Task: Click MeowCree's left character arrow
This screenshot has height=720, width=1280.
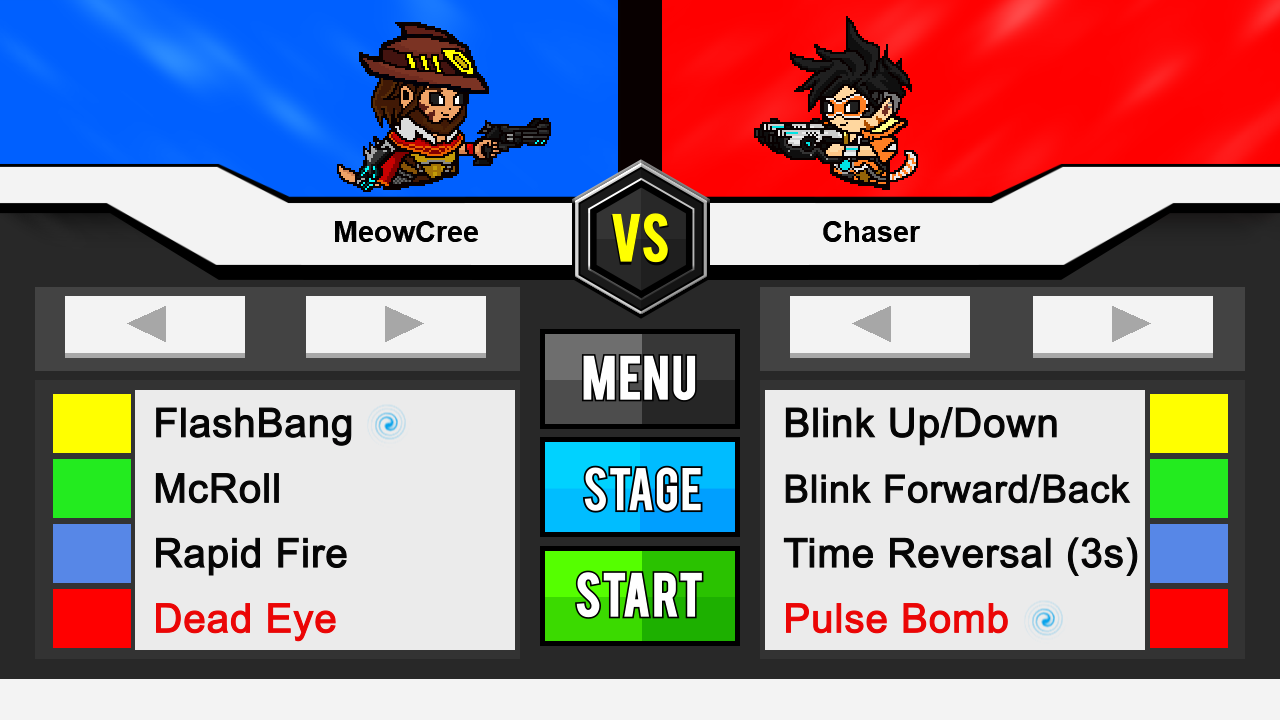Action: pyautogui.click(x=154, y=325)
